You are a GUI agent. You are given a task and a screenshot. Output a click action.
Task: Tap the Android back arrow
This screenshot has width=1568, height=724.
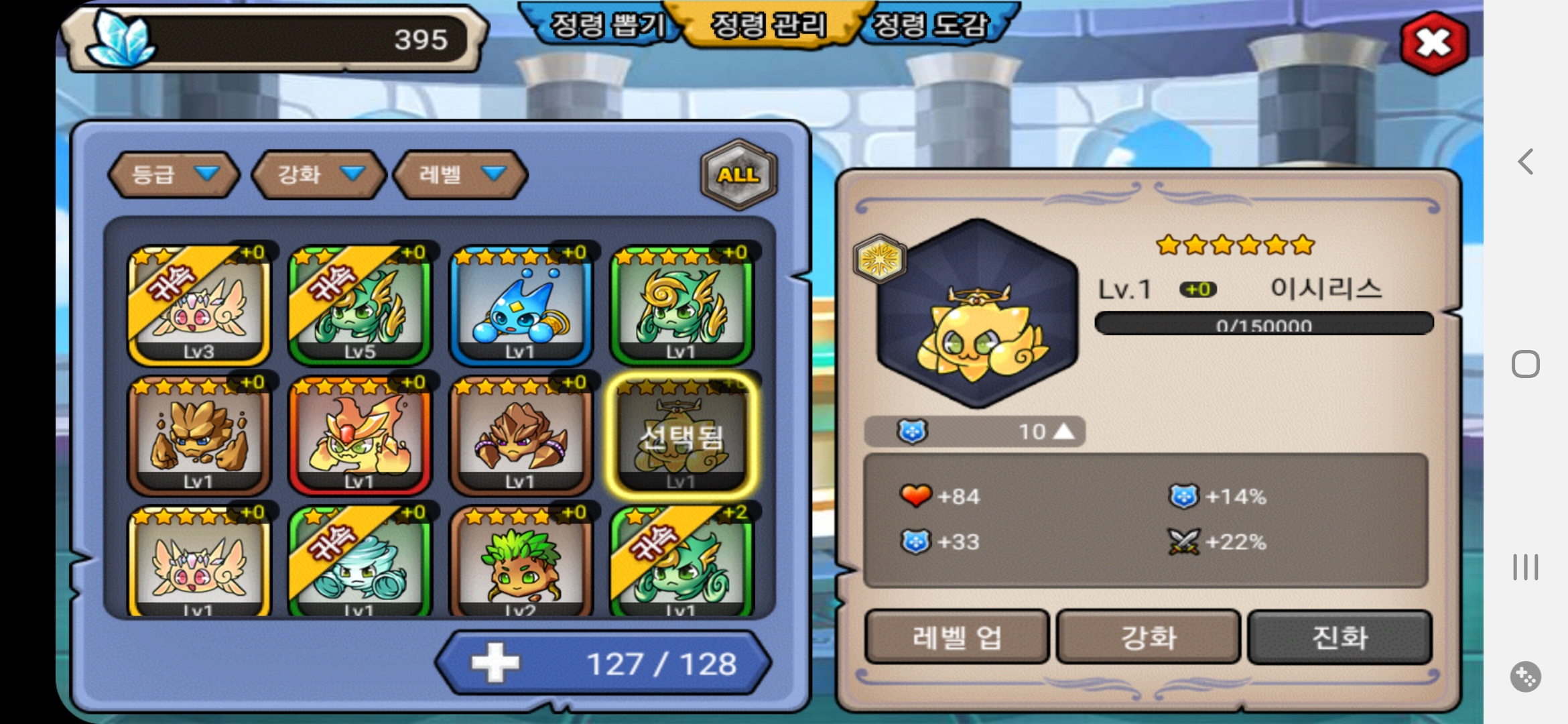click(x=1526, y=162)
